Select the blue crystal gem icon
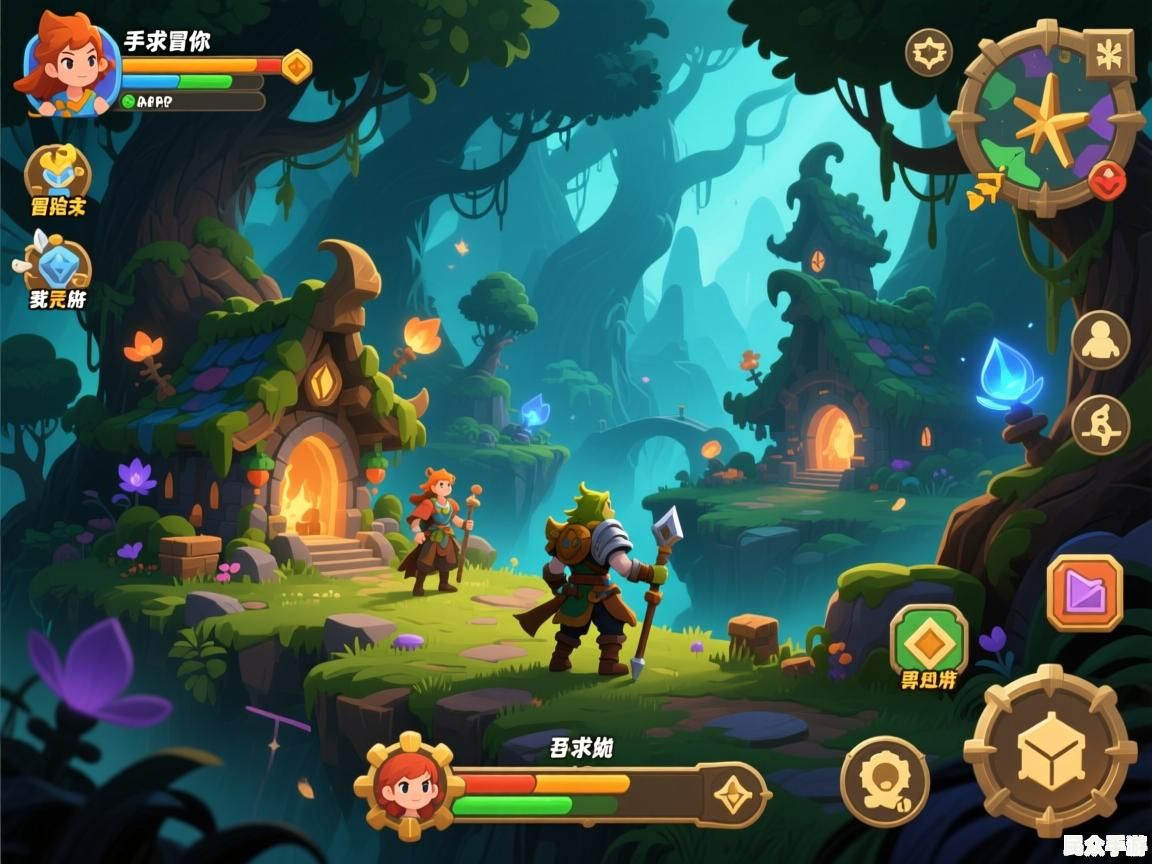The image size is (1152, 864). pyautogui.click(x=58, y=266)
